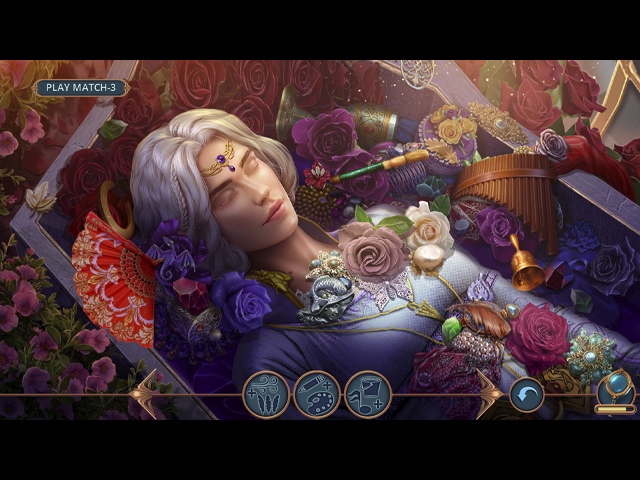Viewport: 640px width, 480px height.
Task: Select the wind and reeds silhouette item
Action: pyautogui.click(x=266, y=394)
